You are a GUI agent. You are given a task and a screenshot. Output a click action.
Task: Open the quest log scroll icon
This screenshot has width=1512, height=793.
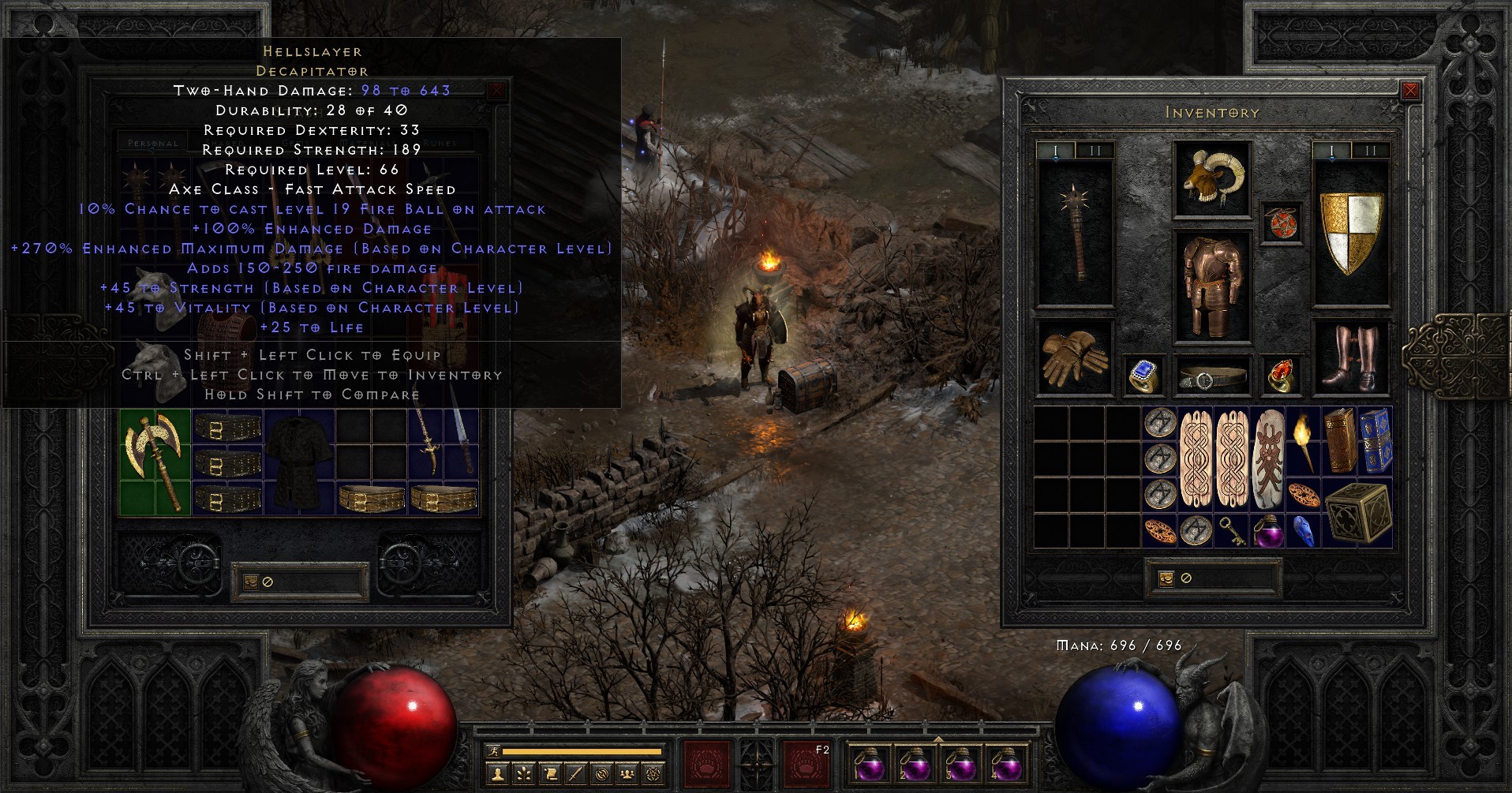coord(551,776)
